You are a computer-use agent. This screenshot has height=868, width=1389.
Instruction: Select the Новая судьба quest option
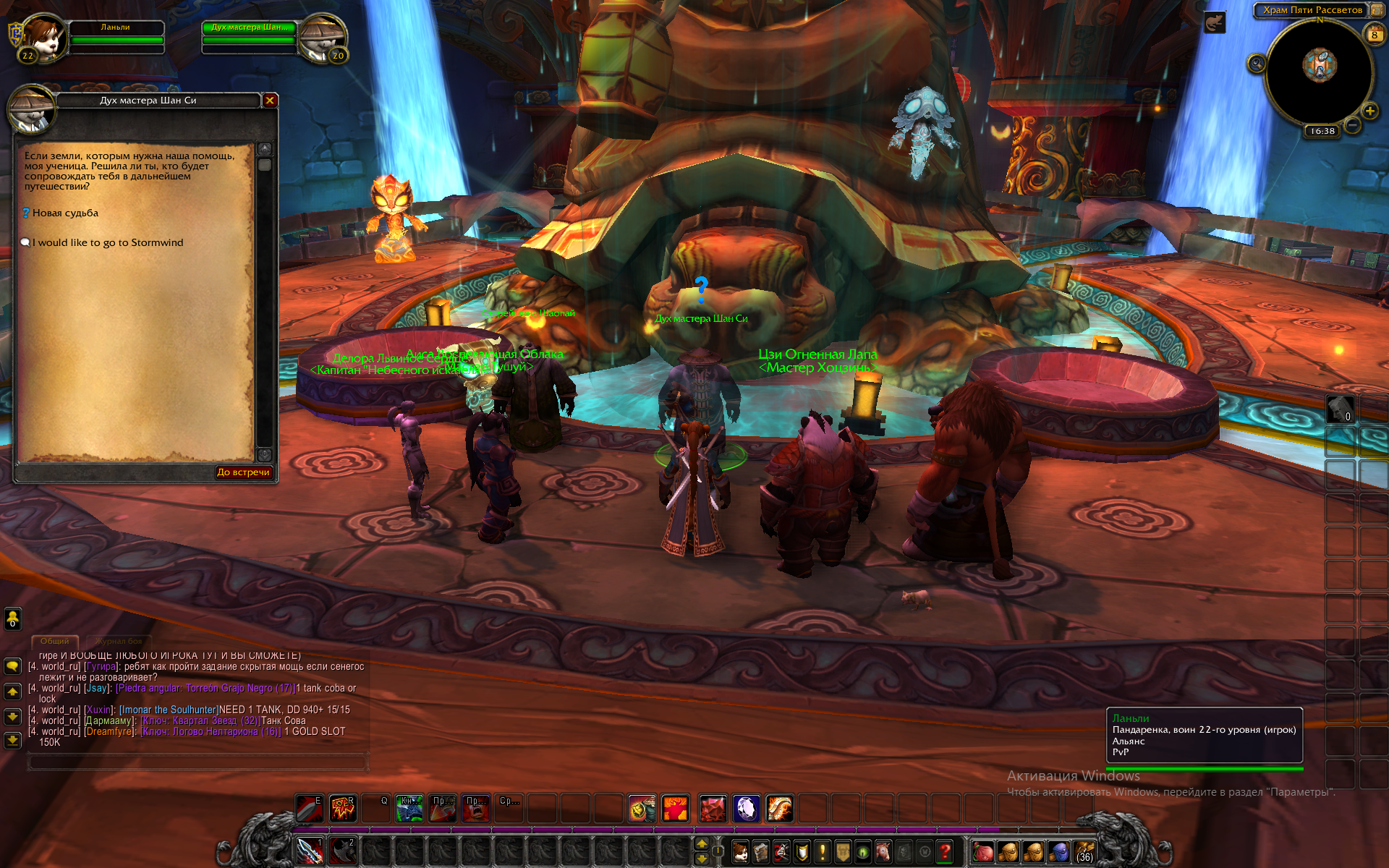coord(65,213)
